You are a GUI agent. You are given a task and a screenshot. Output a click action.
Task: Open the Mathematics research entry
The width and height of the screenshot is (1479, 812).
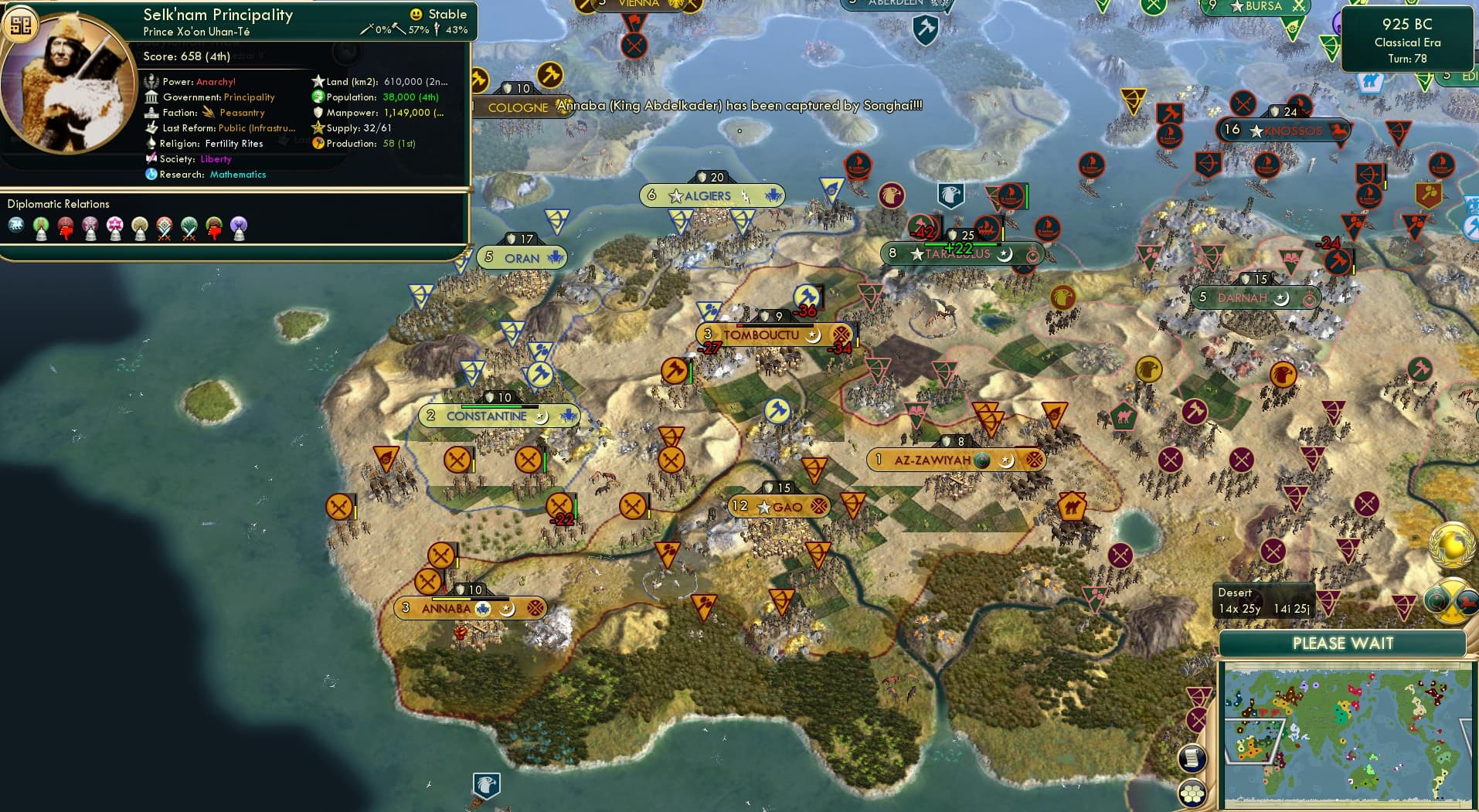click(x=237, y=175)
